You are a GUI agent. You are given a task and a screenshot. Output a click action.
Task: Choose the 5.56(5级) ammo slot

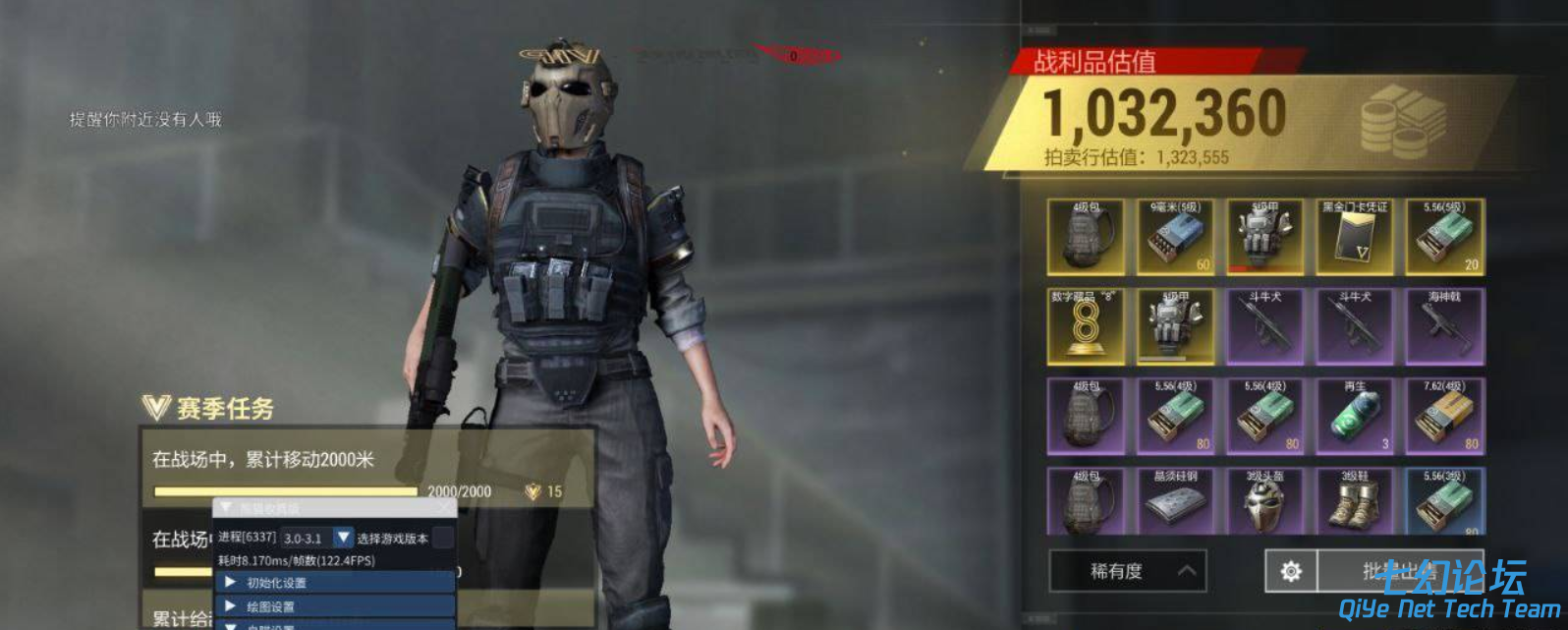(x=1444, y=237)
